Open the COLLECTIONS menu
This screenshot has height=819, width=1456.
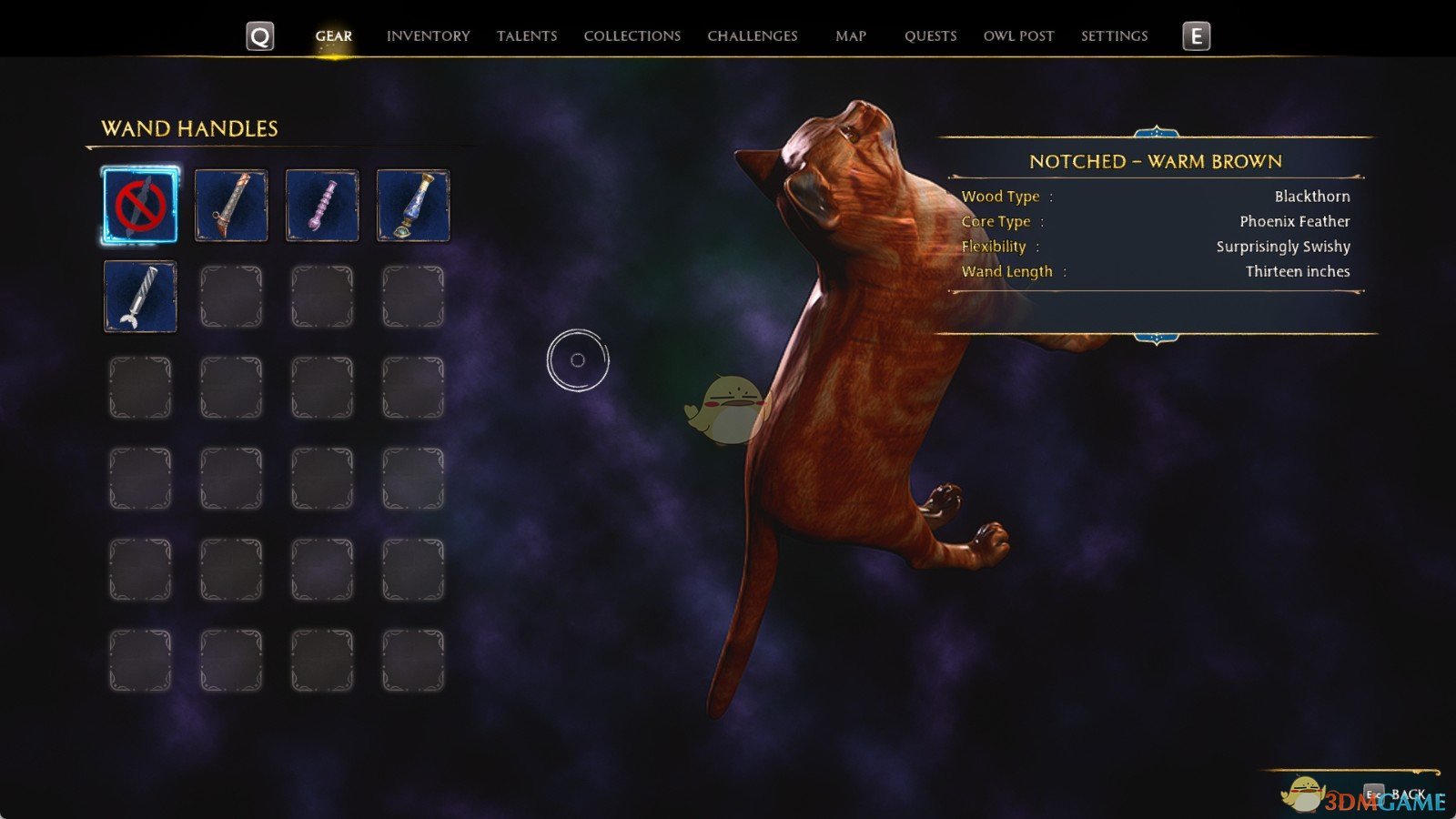(632, 36)
